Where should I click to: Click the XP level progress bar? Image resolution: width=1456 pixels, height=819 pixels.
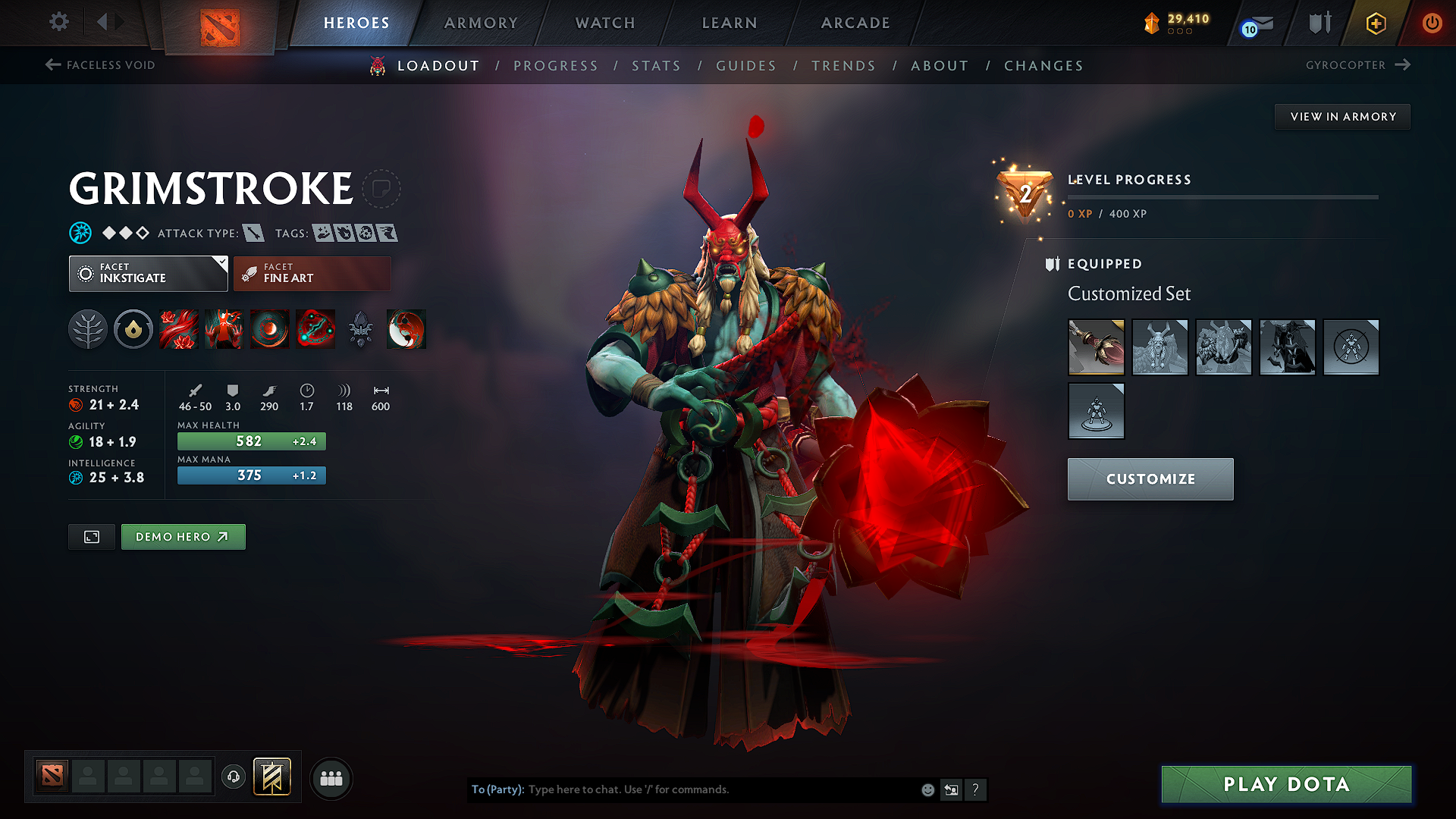[1223, 197]
